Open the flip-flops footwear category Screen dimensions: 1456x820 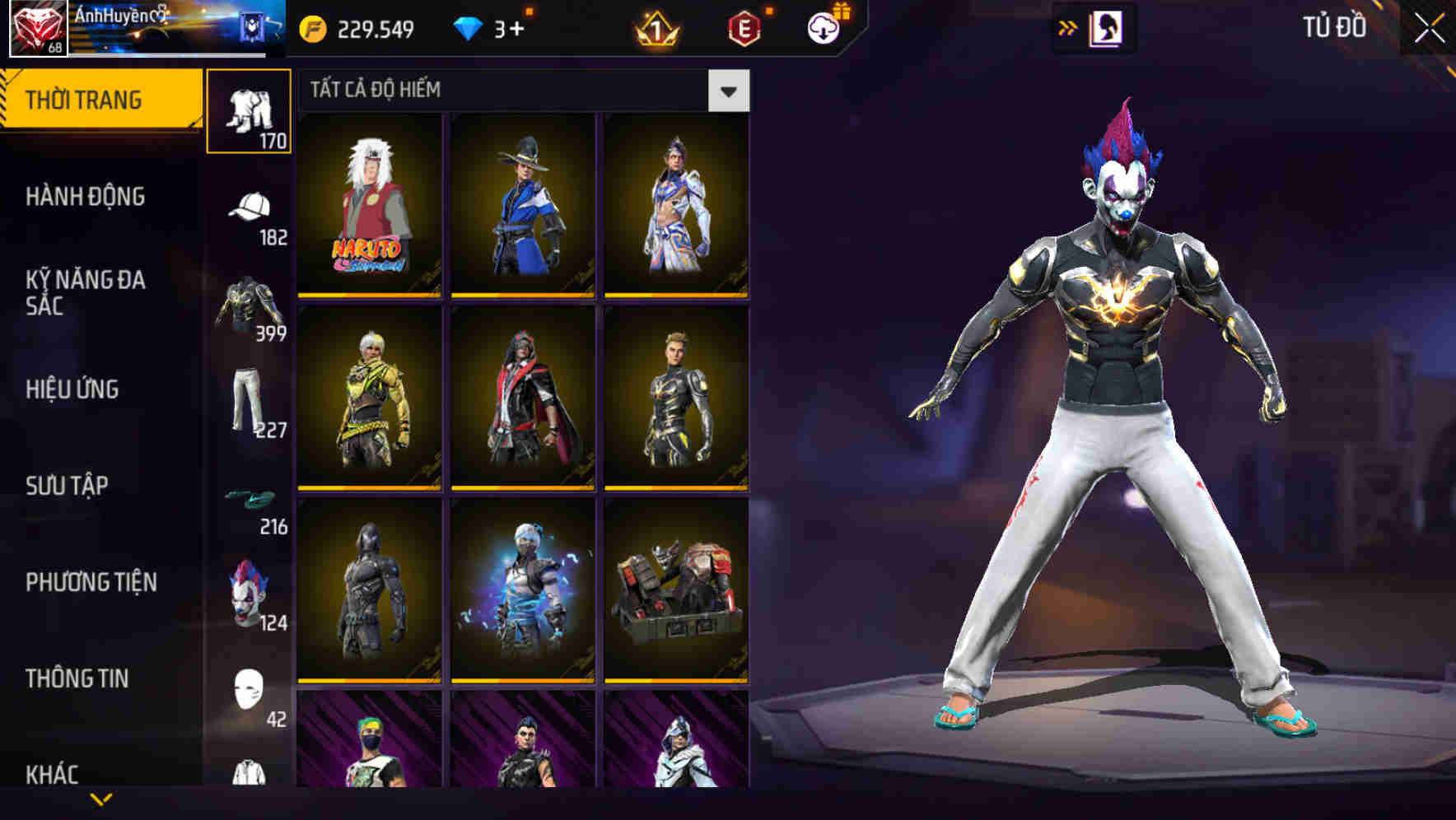[x=249, y=497]
